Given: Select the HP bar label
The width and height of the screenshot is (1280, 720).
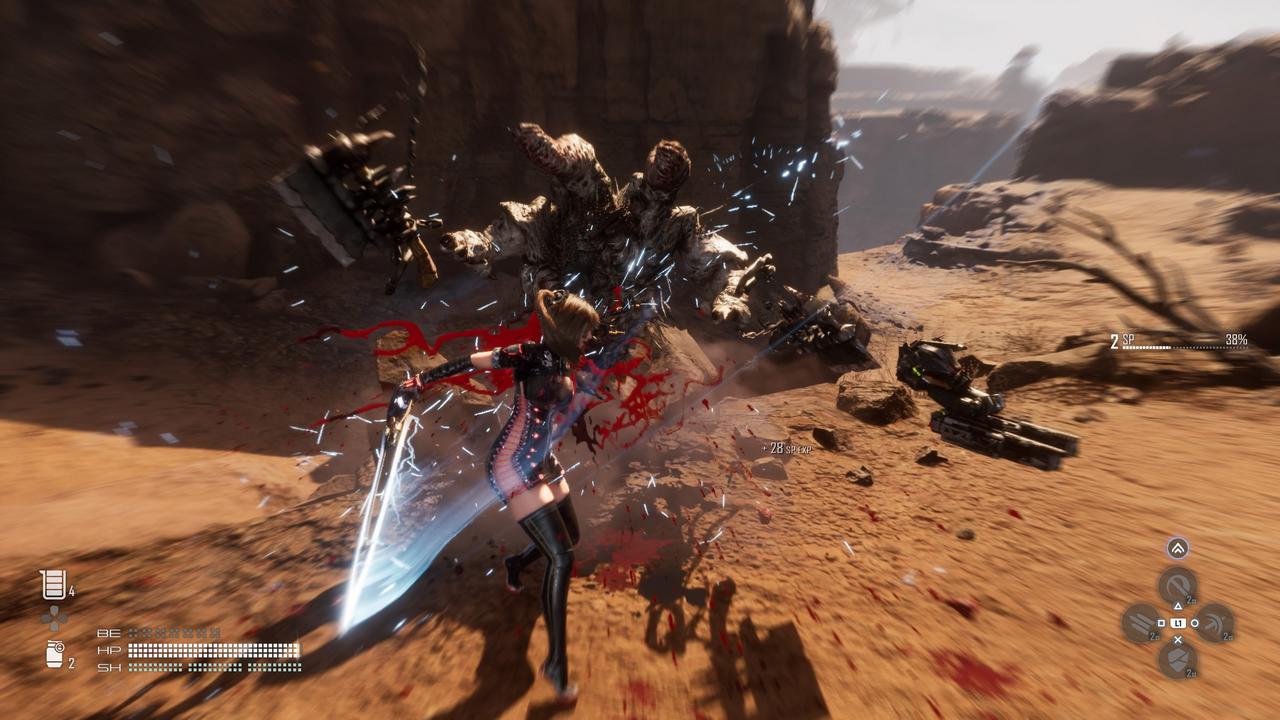Looking at the screenshot, I should [x=109, y=649].
